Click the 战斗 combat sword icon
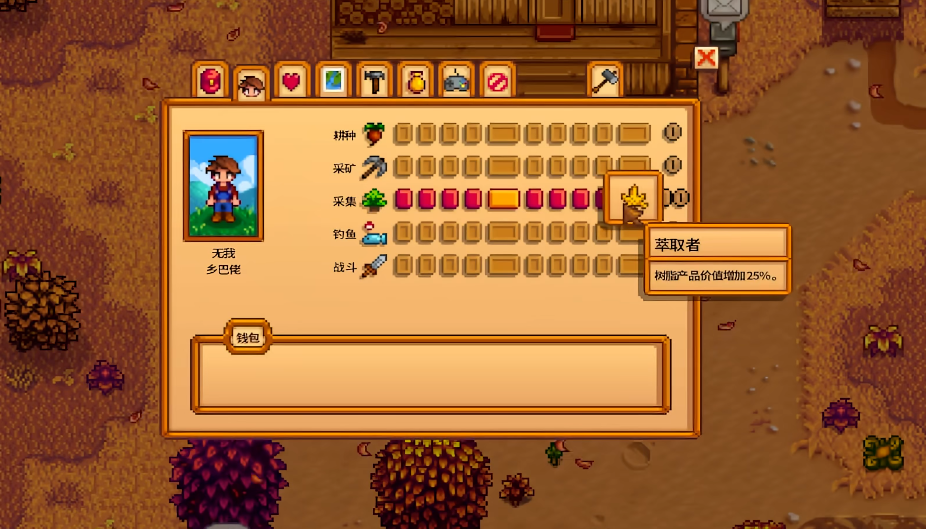Screen dimensions: 926x529 (374, 267)
